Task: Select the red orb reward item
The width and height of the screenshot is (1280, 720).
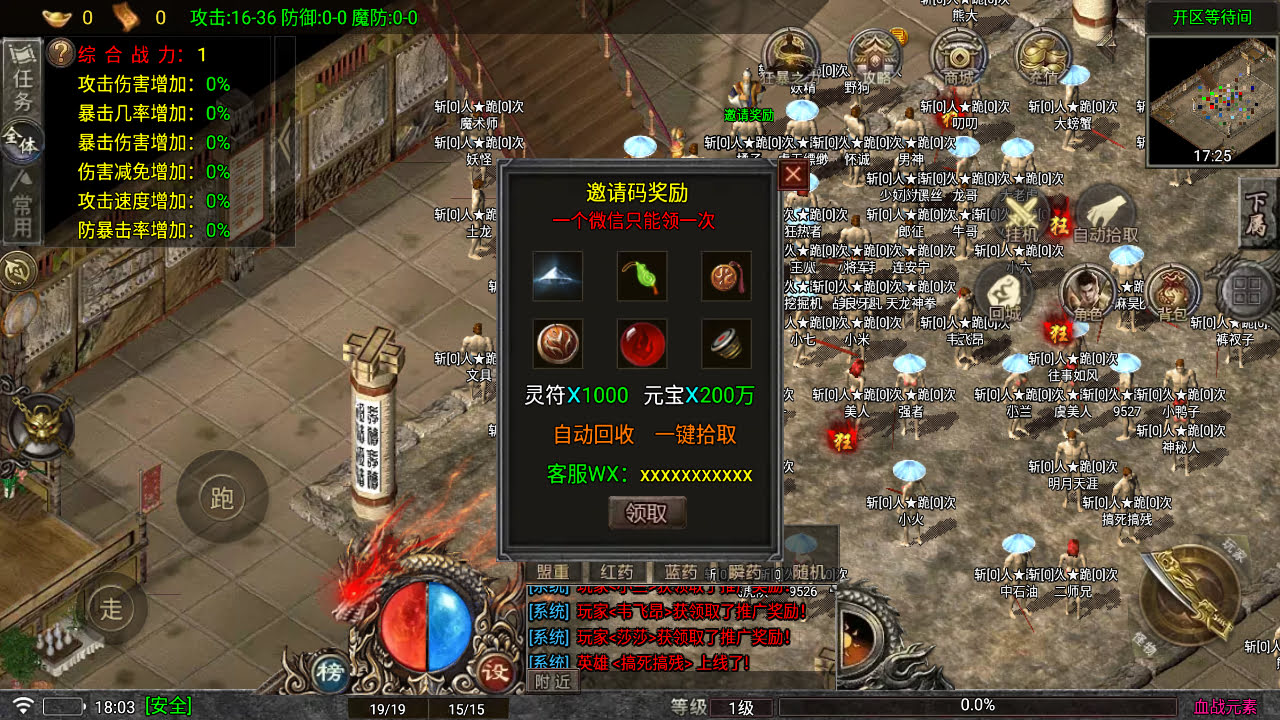Action: coord(642,344)
